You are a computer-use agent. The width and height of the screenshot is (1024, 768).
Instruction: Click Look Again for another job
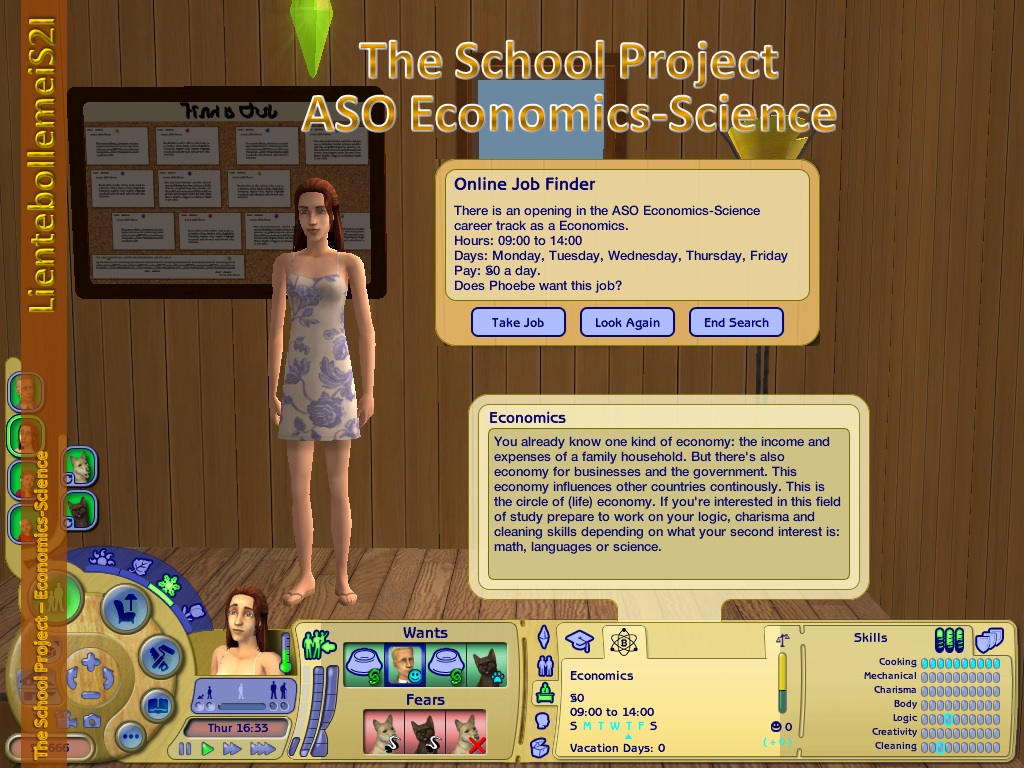[x=627, y=322]
